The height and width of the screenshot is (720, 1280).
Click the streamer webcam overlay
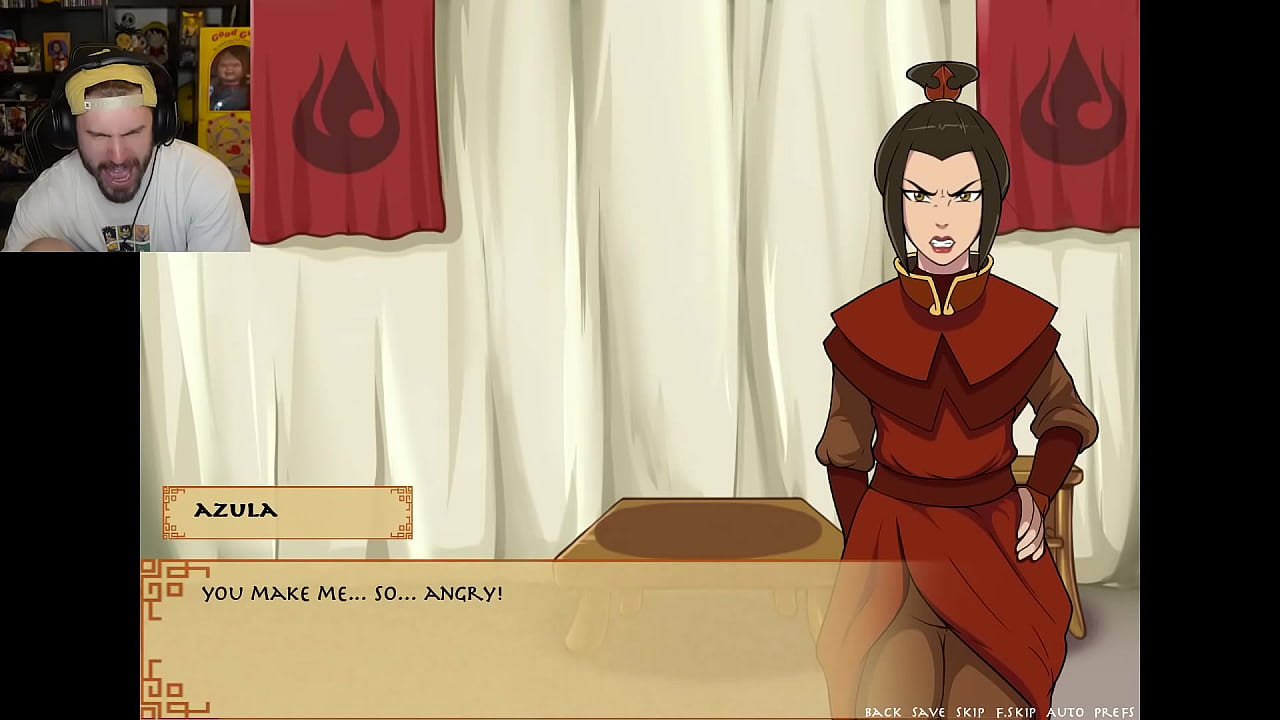[125, 125]
